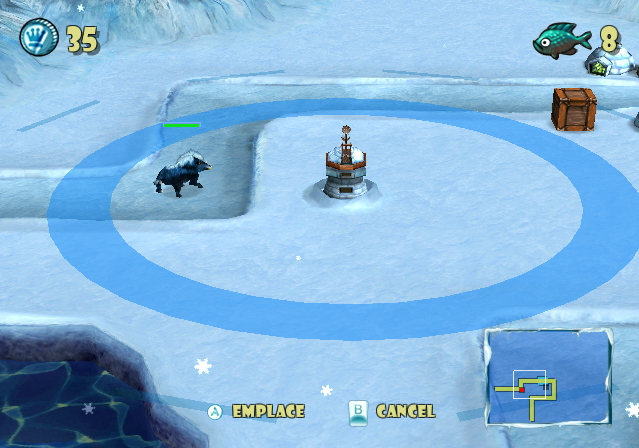This screenshot has height=448, width=639.
Task: Select the green fish counter icon
Action: tap(561, 40)
